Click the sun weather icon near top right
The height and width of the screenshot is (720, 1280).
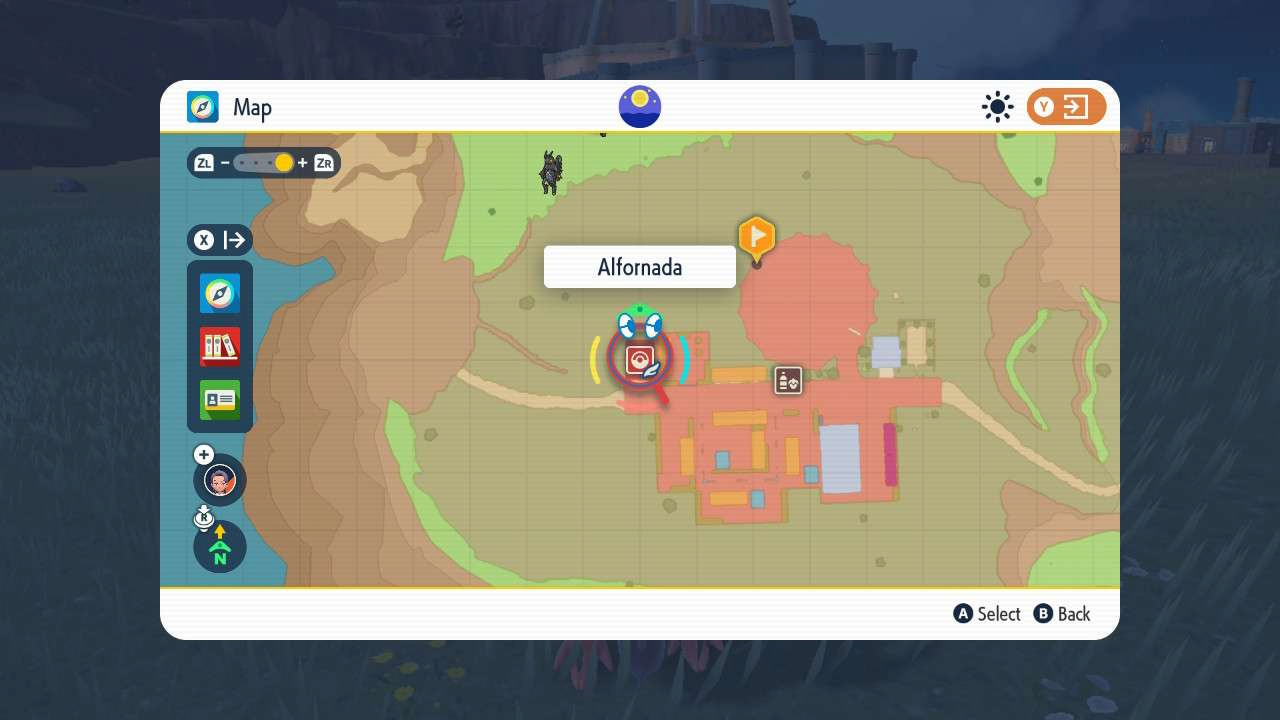click(x=997, y=107)
